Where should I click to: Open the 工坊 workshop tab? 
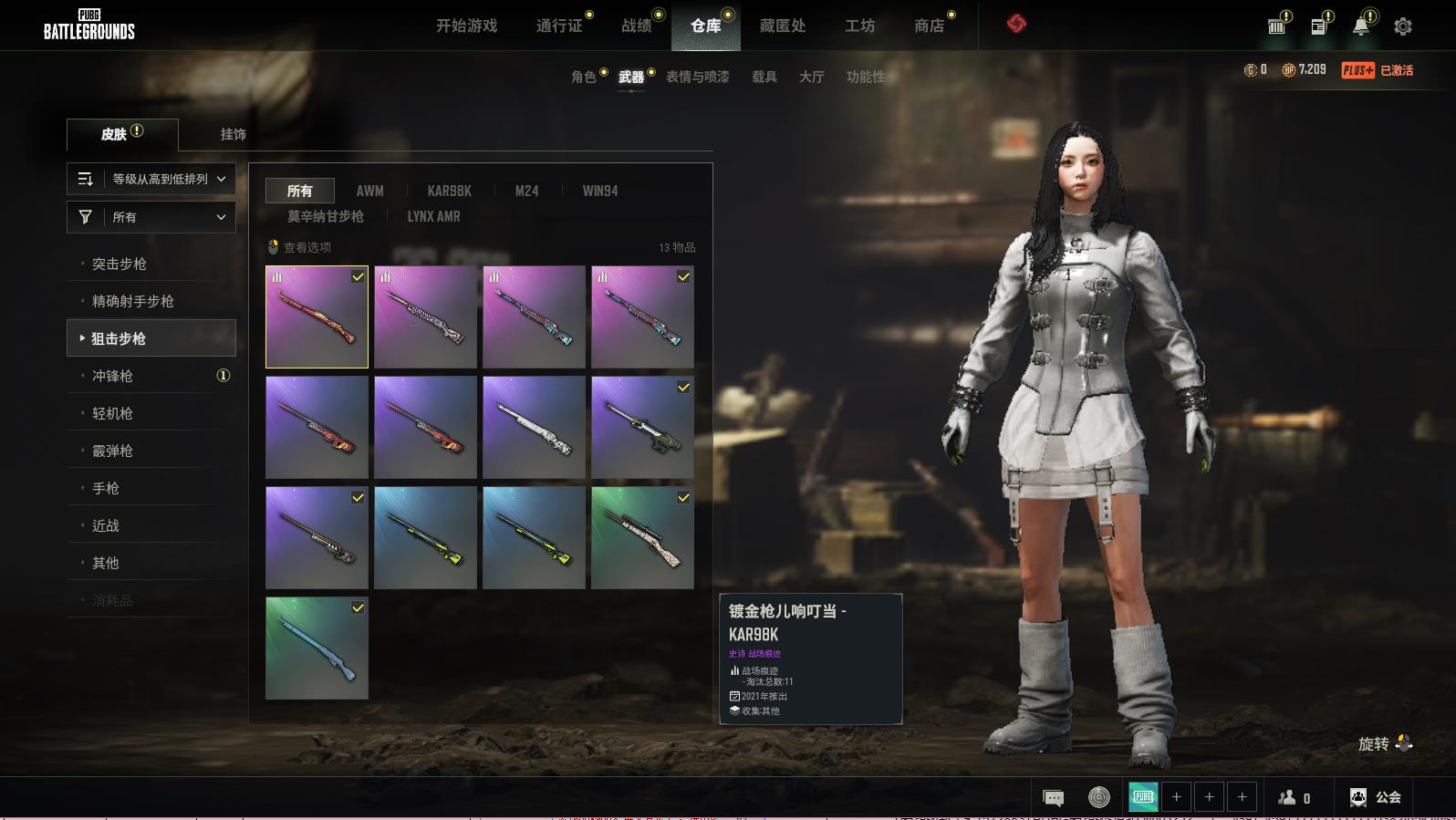pos(859,26)
